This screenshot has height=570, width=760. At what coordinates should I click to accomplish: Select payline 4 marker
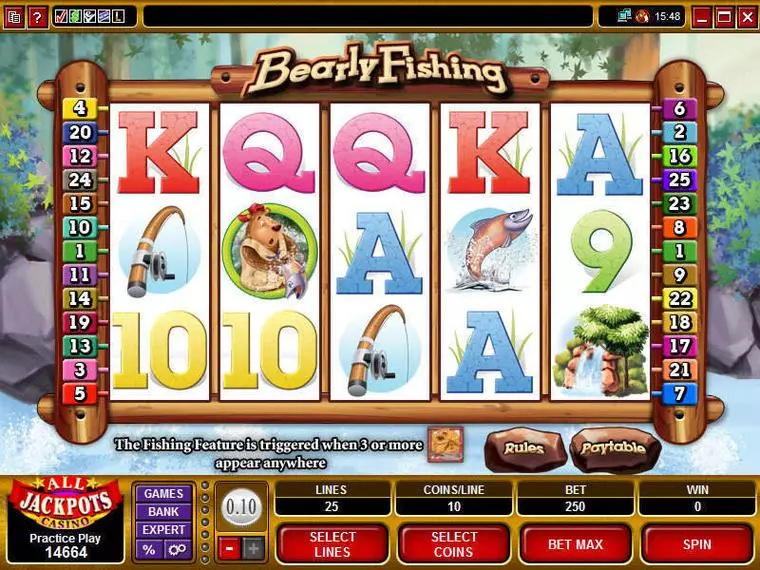coord(78,108)
